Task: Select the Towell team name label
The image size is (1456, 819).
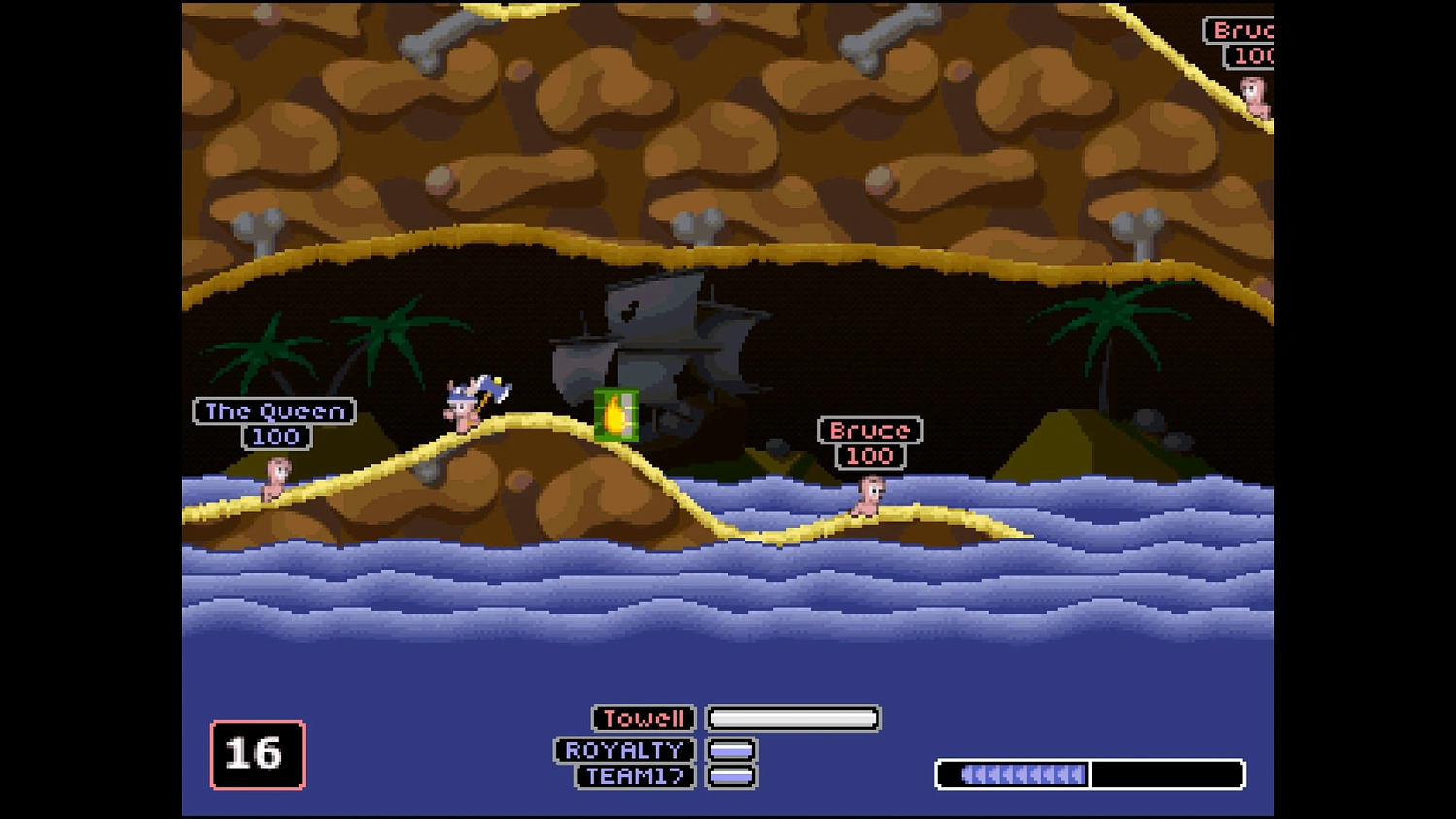Action: tap(644, 718)
